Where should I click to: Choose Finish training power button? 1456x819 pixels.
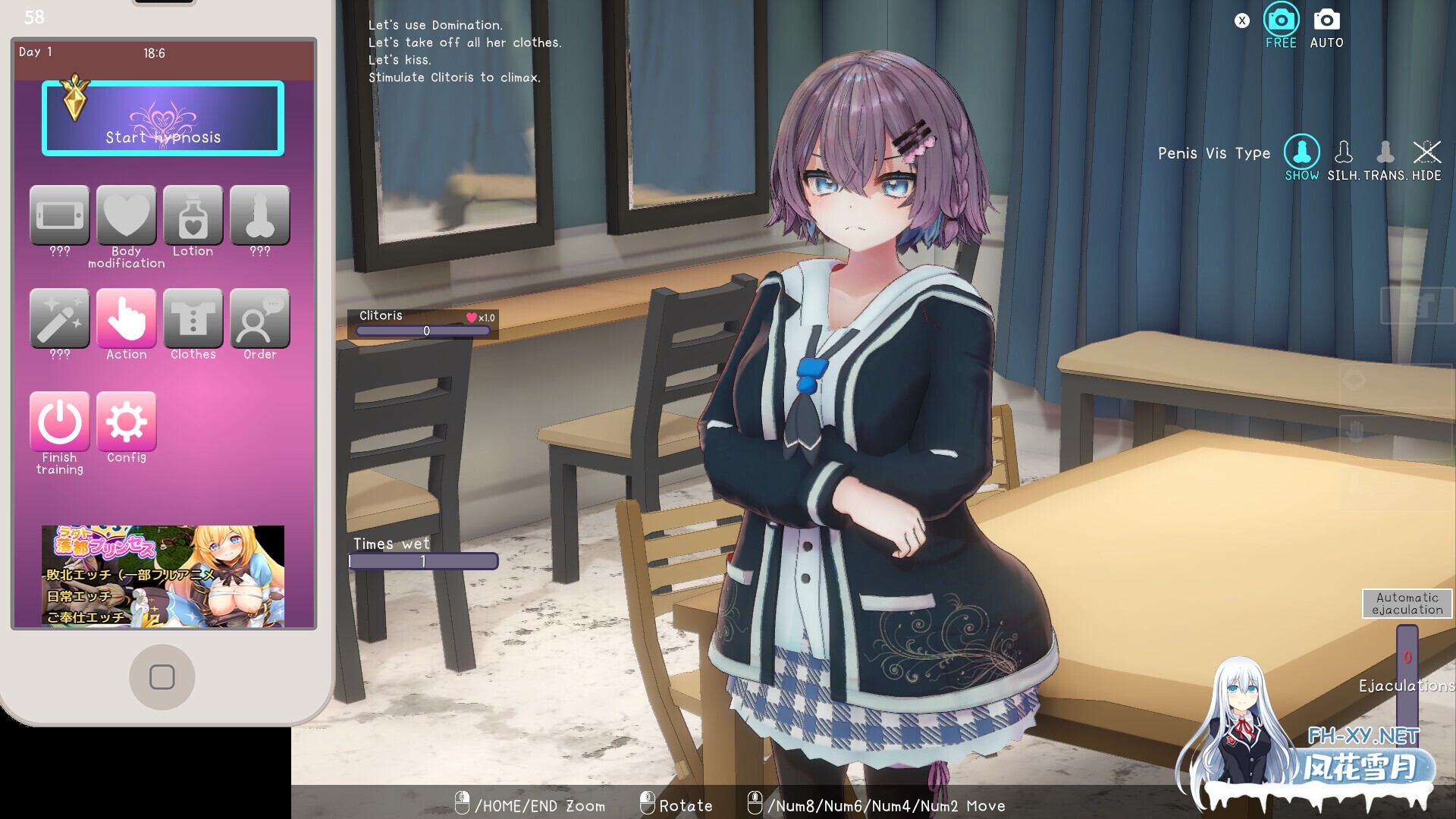(x=60, y=422)
